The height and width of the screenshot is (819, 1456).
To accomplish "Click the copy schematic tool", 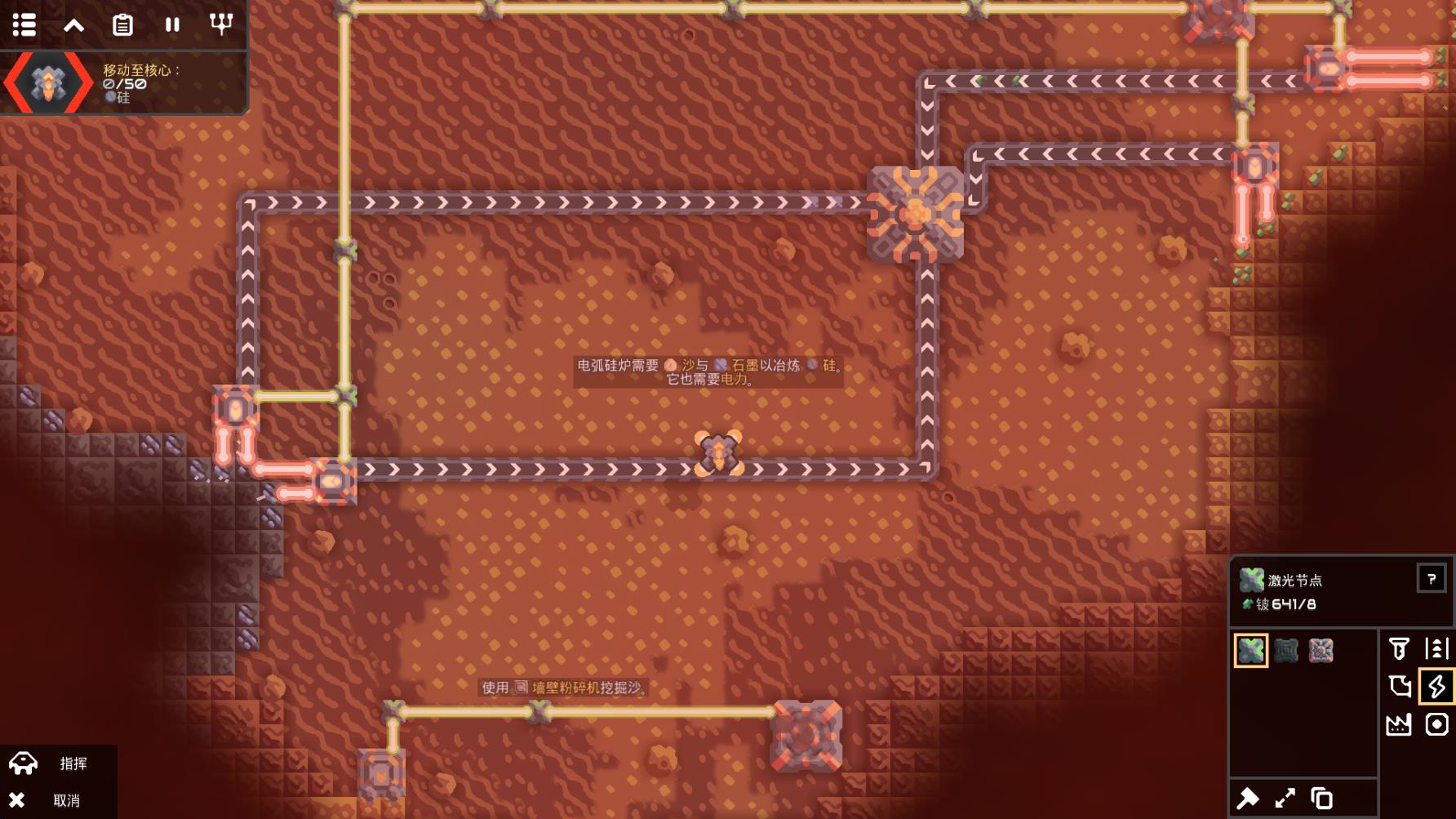I will [1321, 798].
